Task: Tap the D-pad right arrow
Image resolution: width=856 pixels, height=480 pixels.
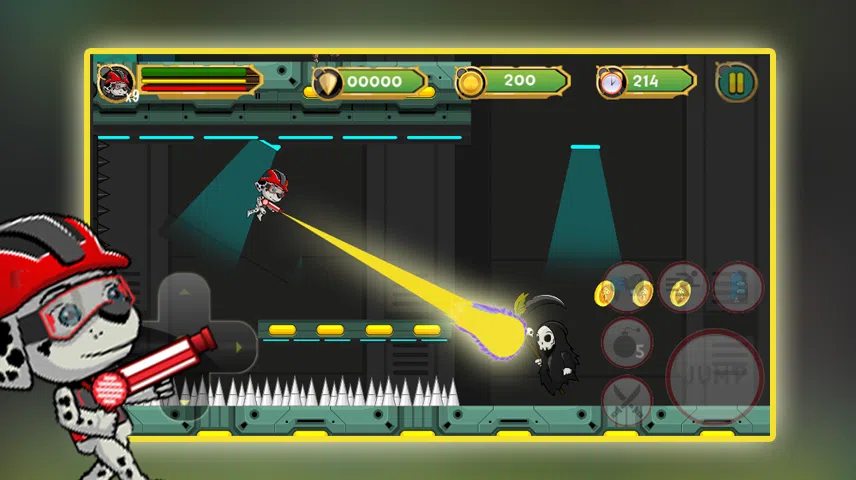Action: coord(238,347)
